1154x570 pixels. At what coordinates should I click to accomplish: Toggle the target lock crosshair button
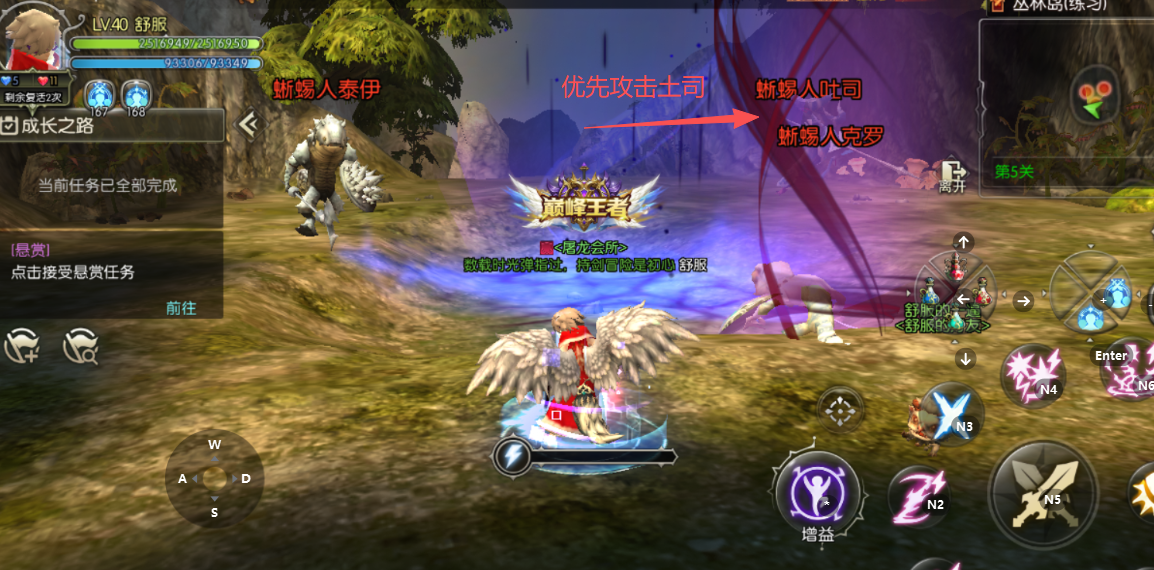840,410
